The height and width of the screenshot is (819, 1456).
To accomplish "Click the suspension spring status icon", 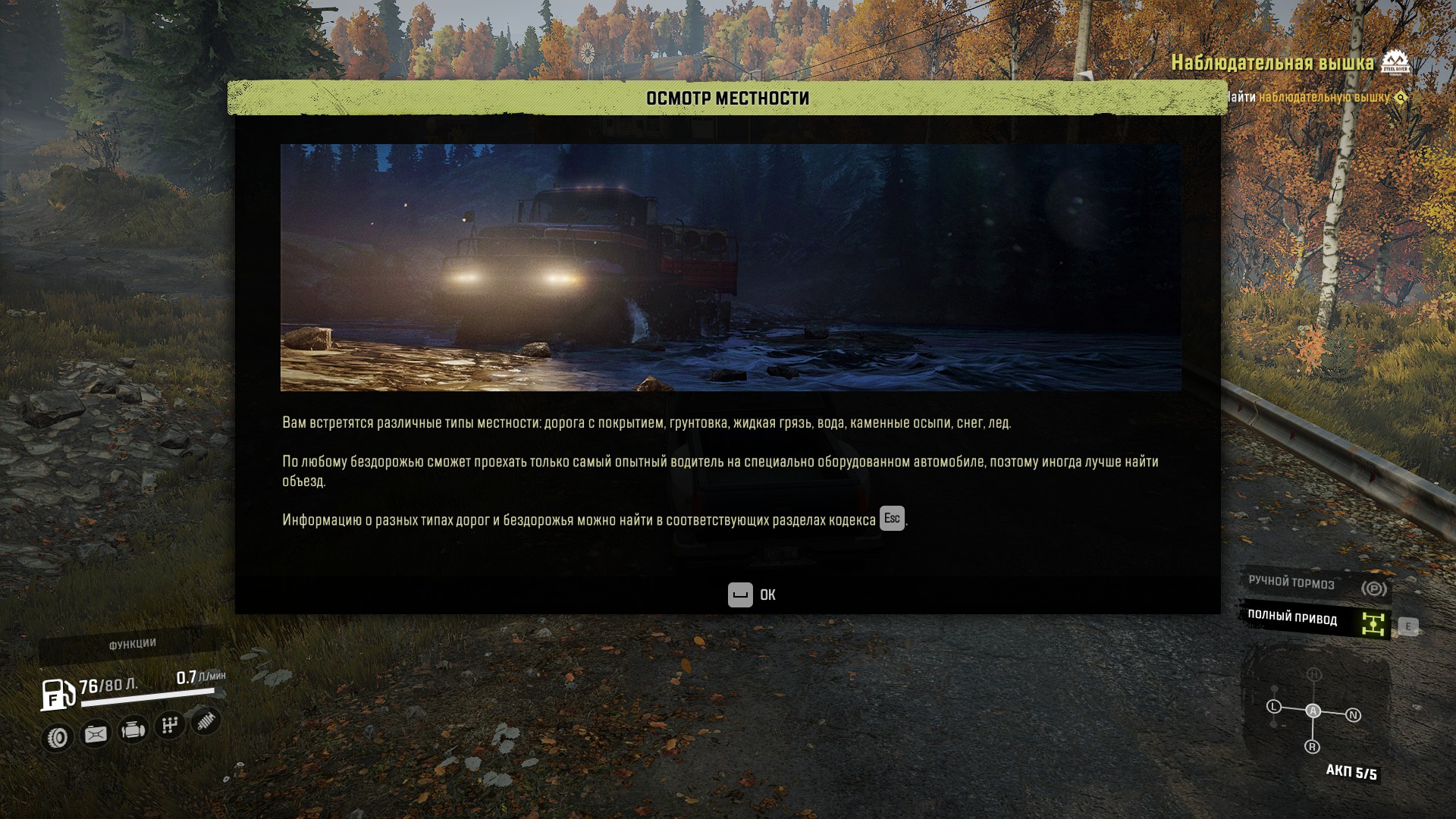I will (x=206, y=720).
